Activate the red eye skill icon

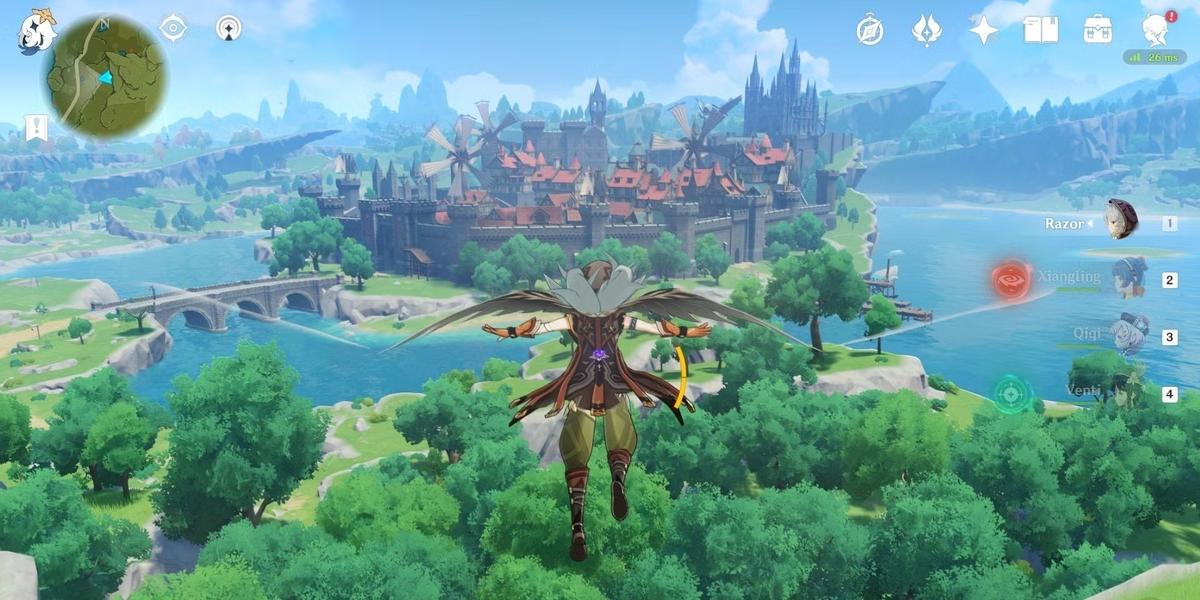pos(1011,280)
